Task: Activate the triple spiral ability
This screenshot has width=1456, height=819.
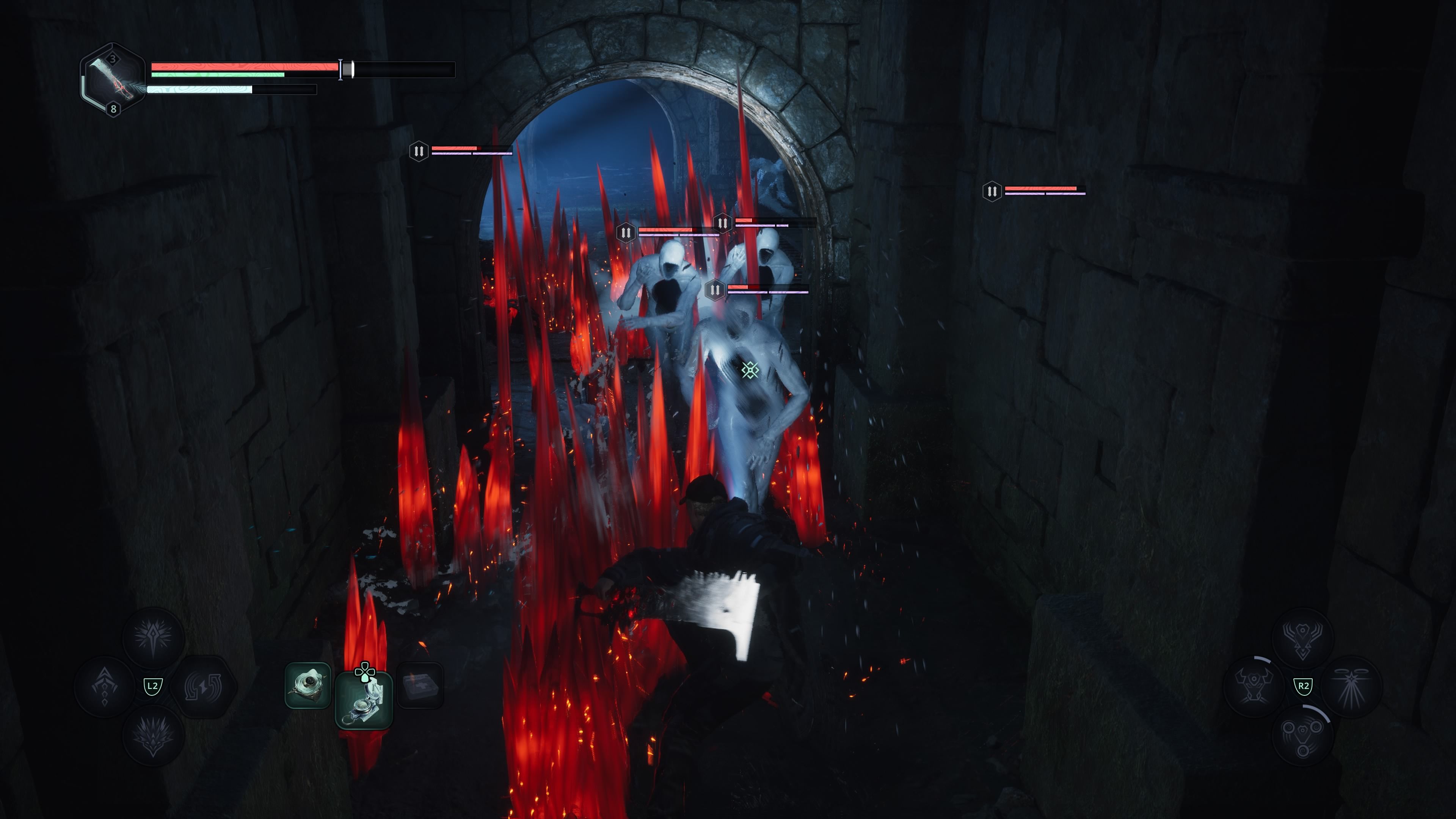Action: click(1302, 735)
